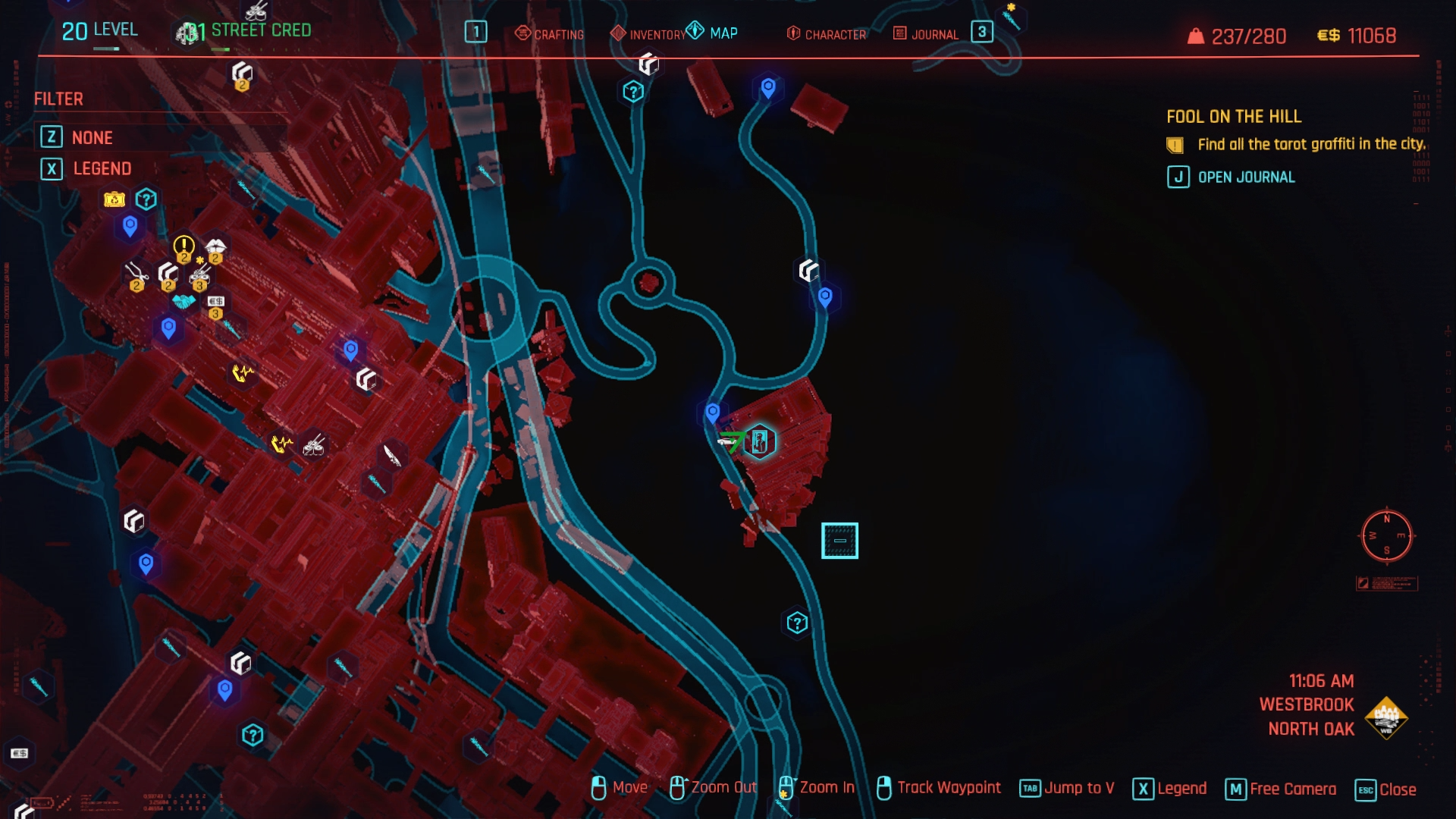Switch to the Crafting tab
The image size is (1456, 819).
[550, 34]
